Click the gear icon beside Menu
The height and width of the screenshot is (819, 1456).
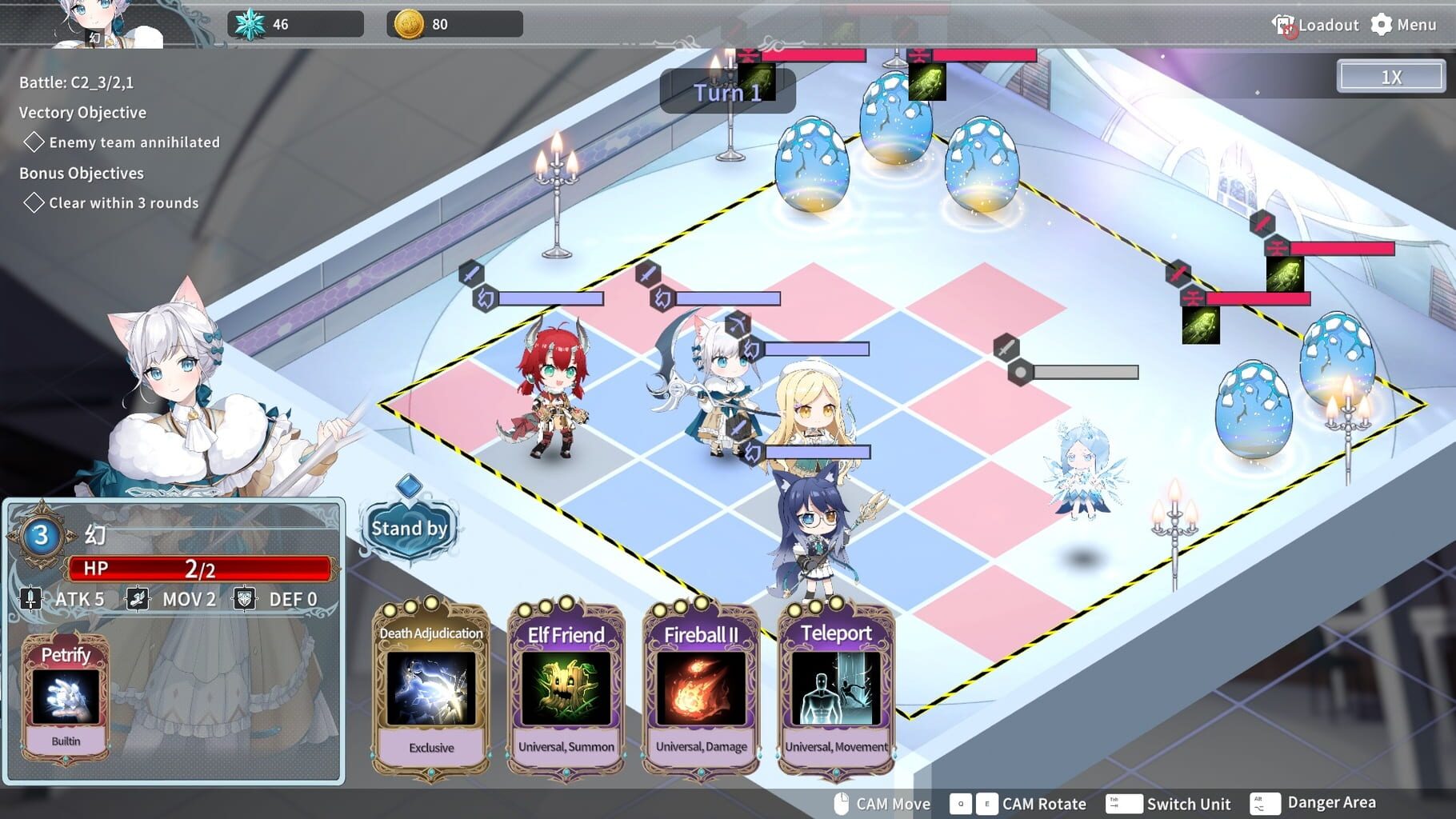click(1382, 24)
